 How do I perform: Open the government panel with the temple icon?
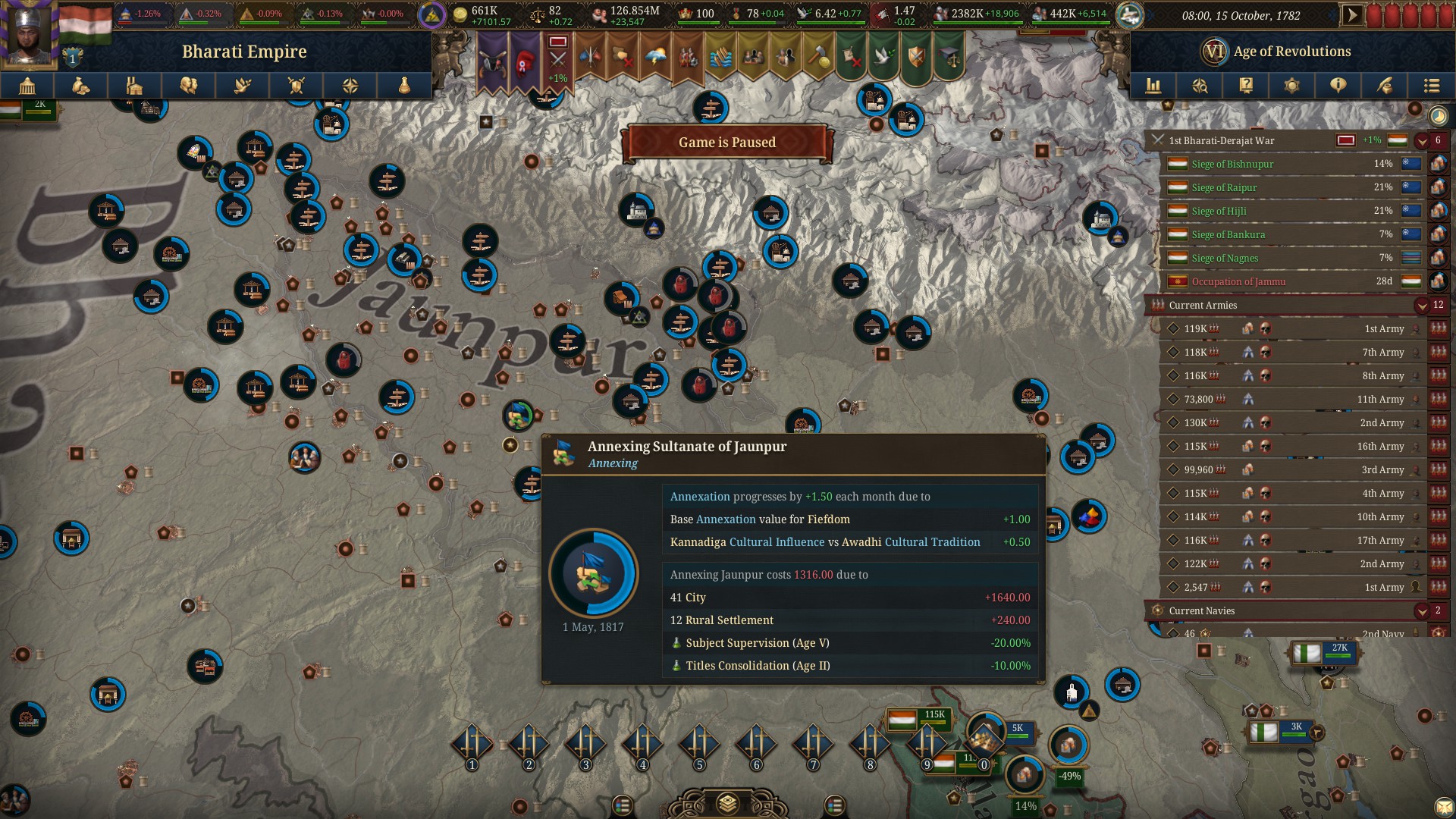point(27,86)
